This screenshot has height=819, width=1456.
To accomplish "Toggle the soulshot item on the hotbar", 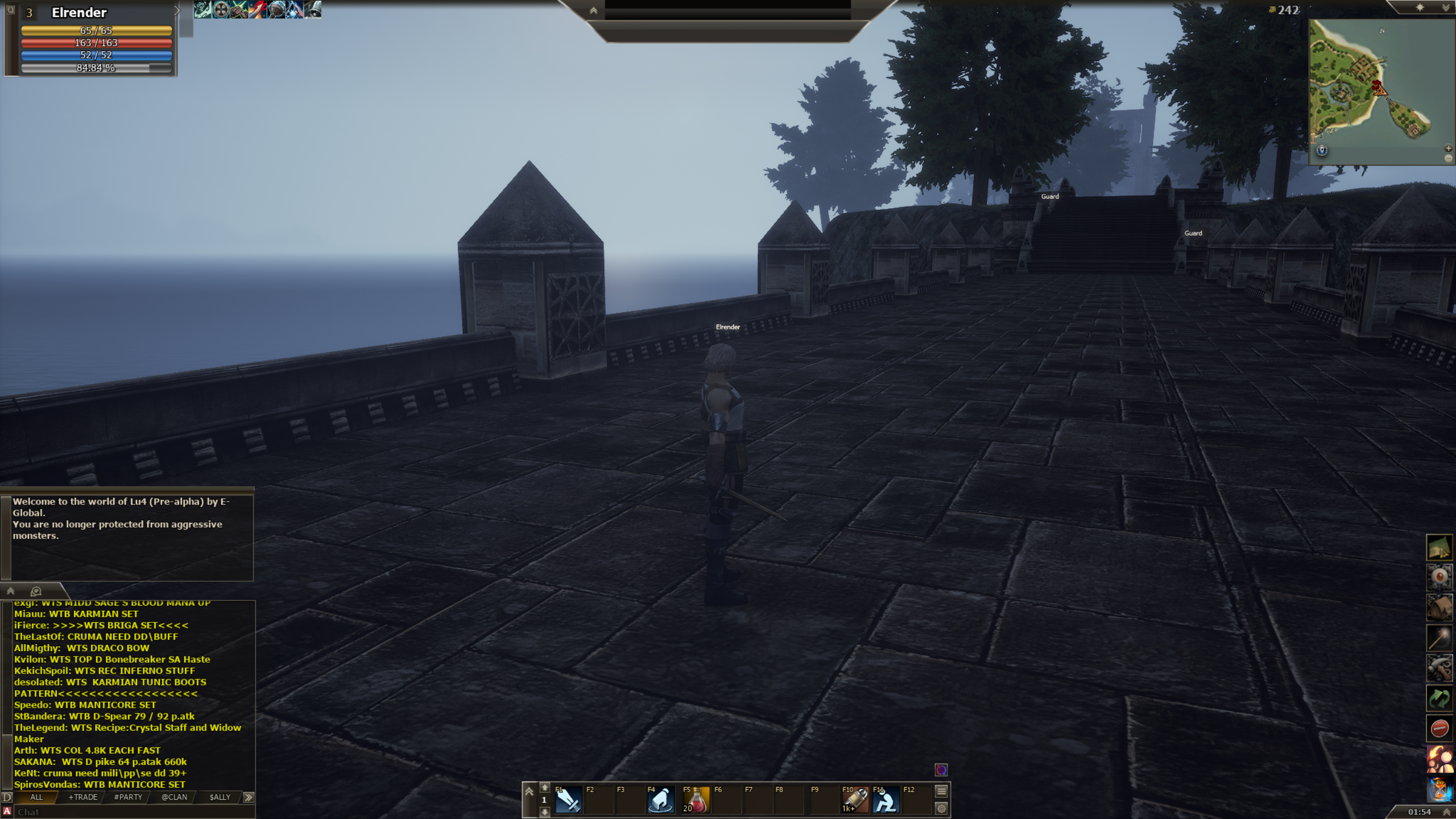I will [855, 800].
